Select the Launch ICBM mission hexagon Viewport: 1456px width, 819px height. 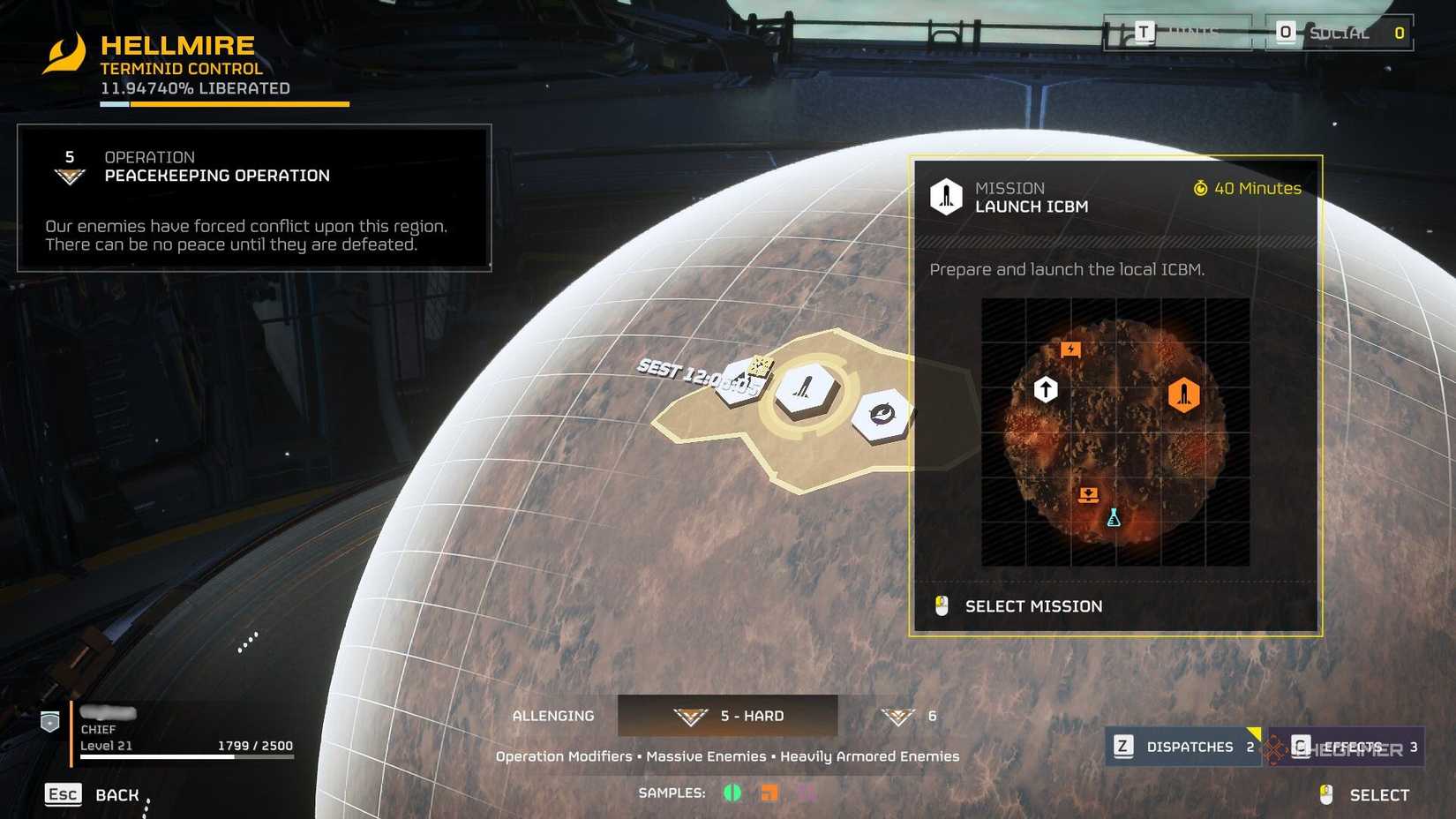pyautogui.click(x=805, y=388)
